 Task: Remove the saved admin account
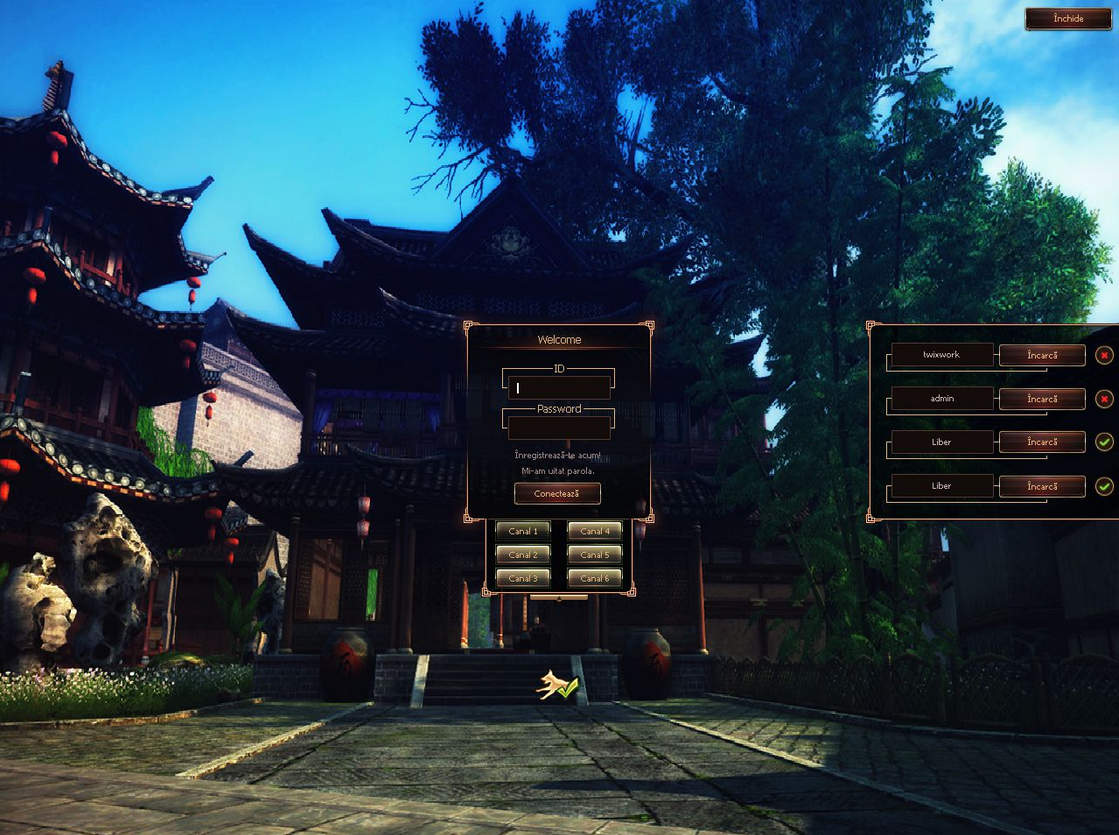click(x=1104, y=399)
